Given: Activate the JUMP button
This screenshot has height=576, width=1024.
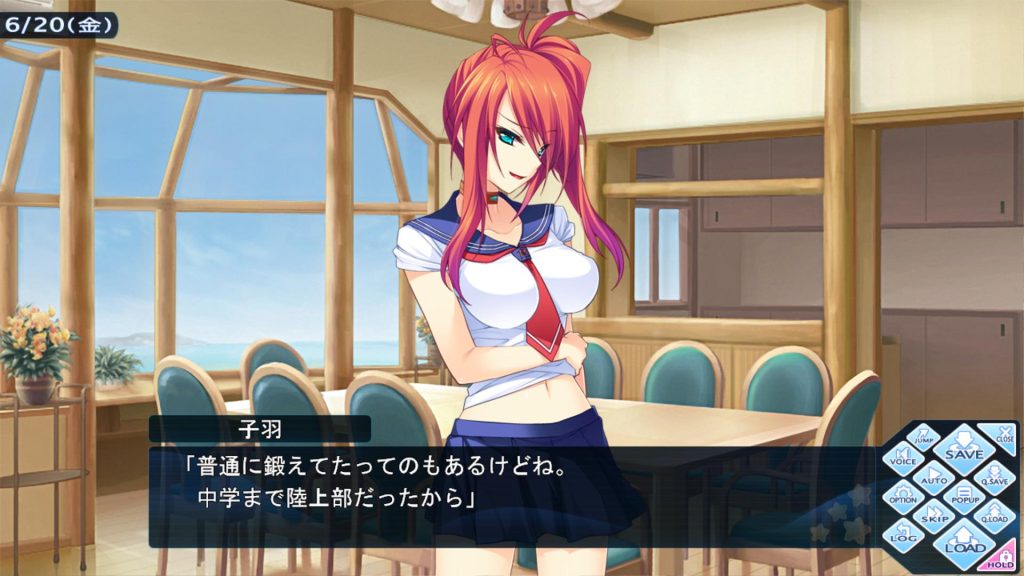Looking at the screenshot, I should (926, 435).
